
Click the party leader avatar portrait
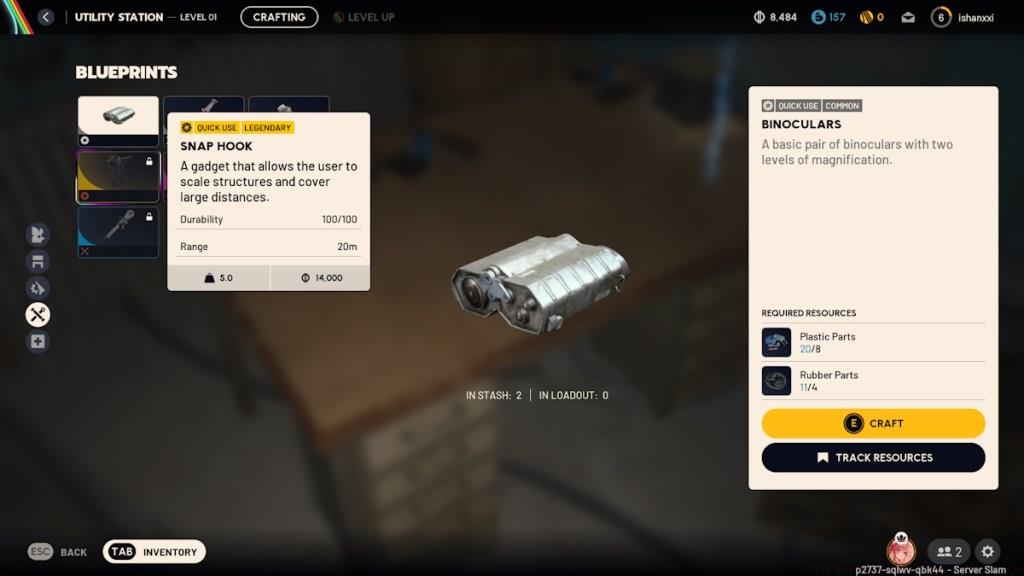pyautogui.click(x=901, y=551)
